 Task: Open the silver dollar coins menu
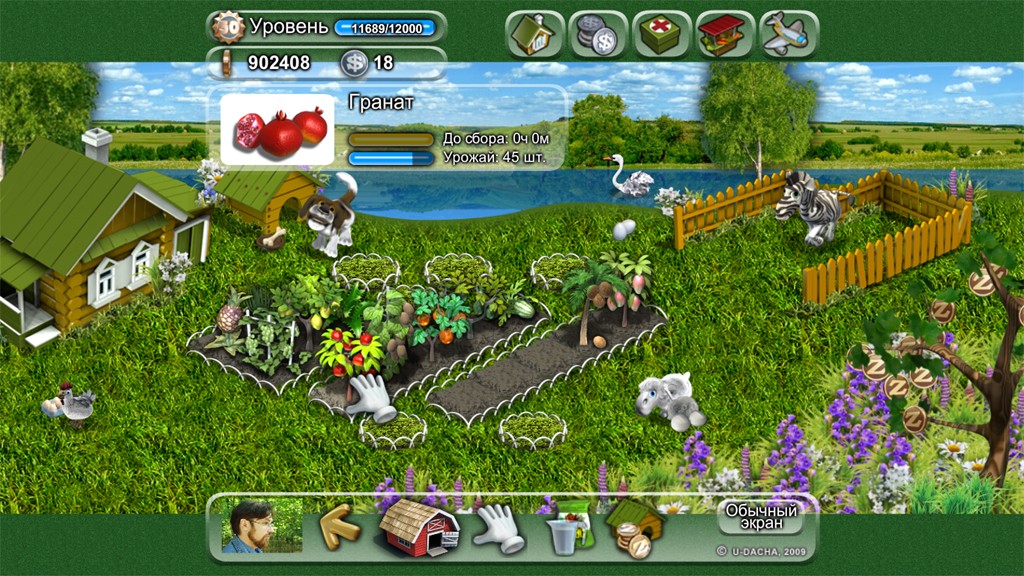coord(598,33)
